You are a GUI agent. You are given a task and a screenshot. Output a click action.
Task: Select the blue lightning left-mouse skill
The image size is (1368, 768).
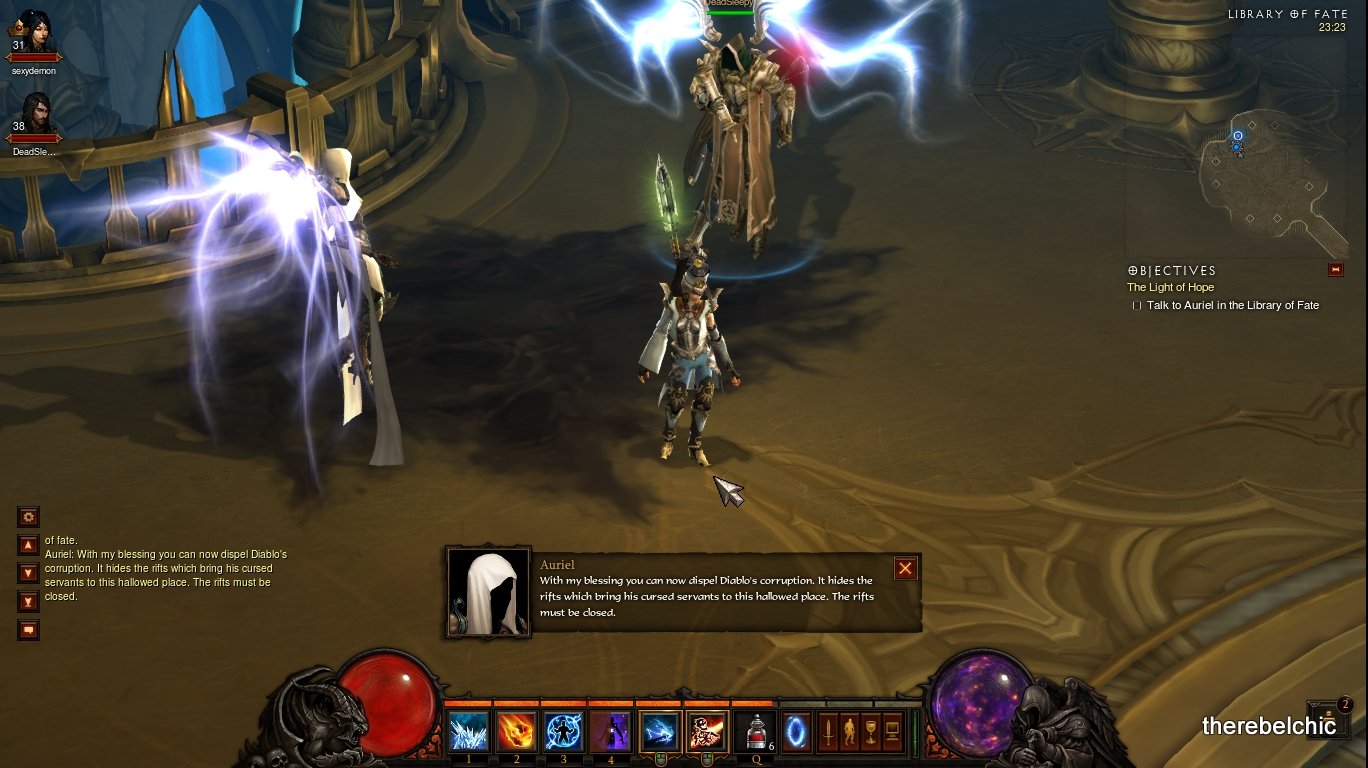(659, 731)
